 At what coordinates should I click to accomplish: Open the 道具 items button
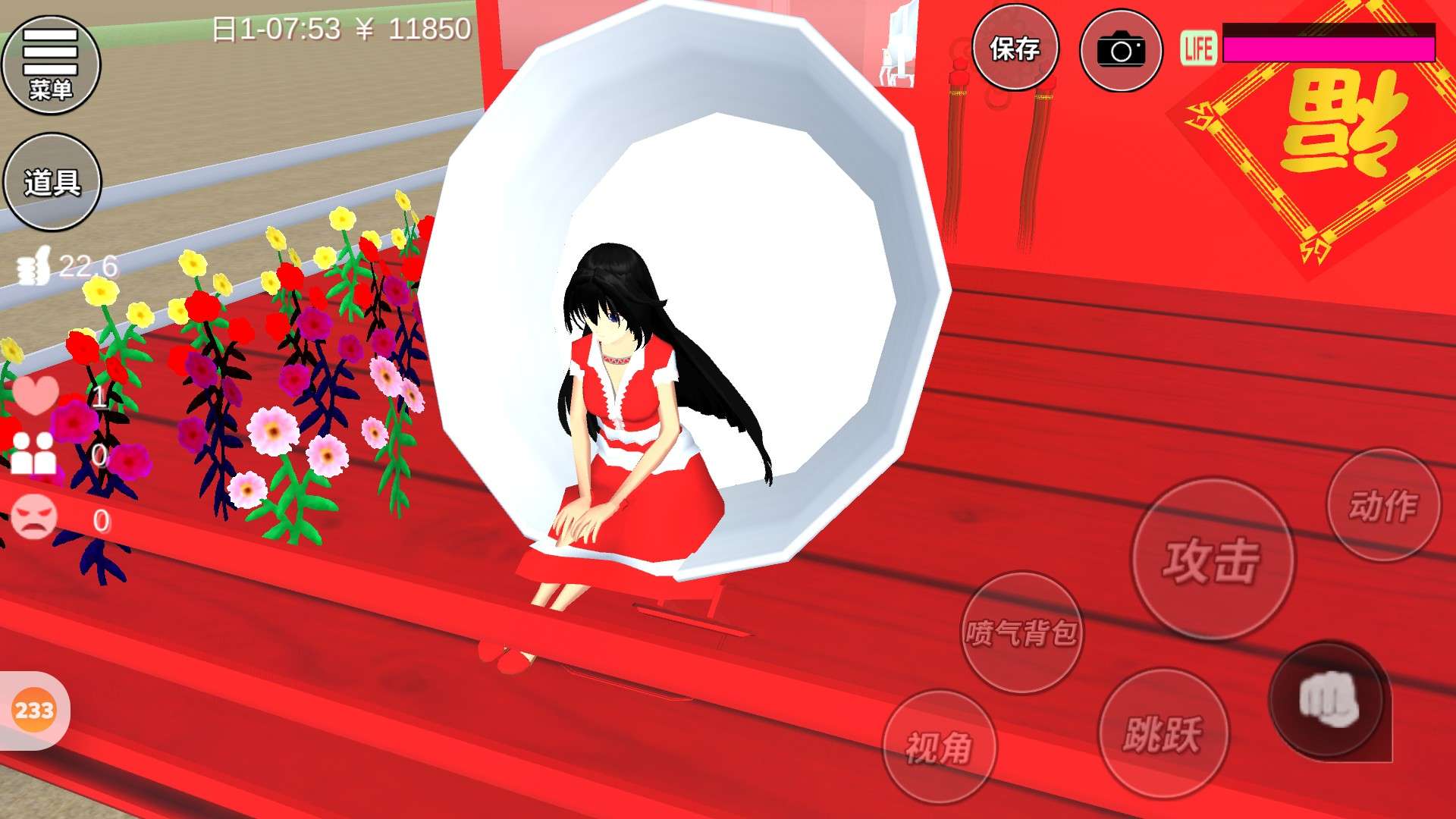[52, 182]
